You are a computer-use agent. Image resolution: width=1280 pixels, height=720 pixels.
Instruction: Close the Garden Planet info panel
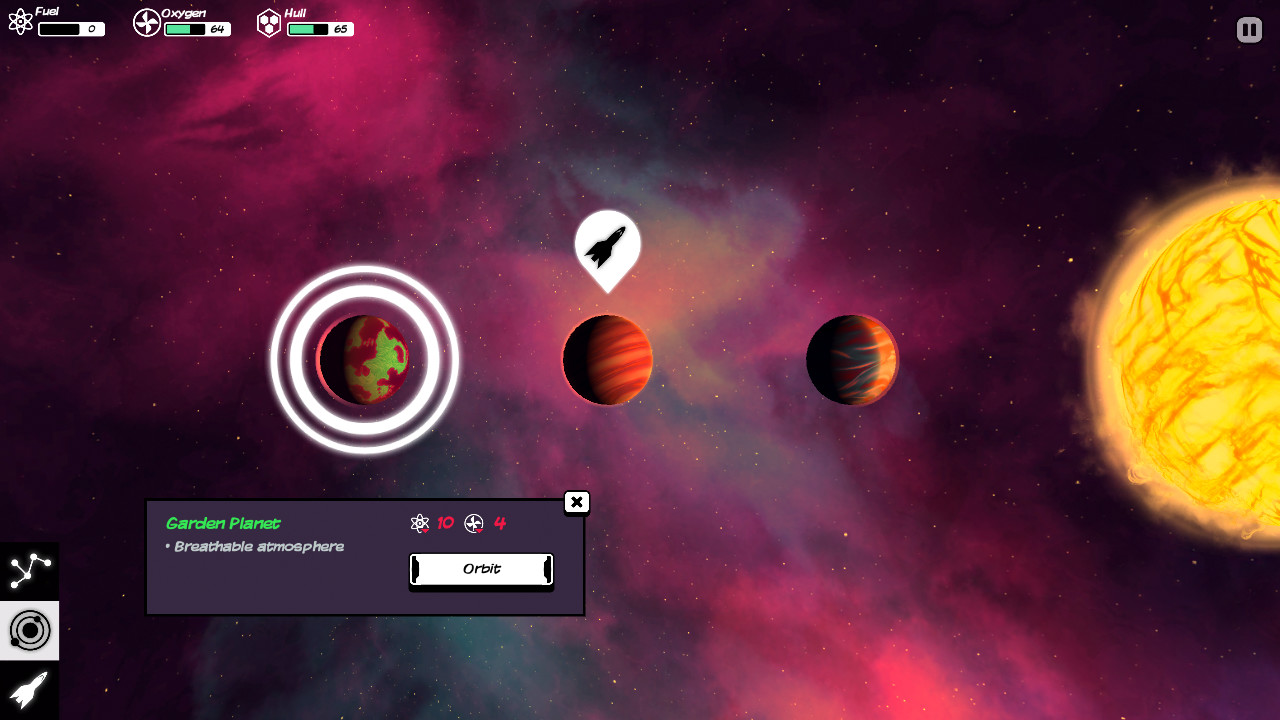pos(577,502)
